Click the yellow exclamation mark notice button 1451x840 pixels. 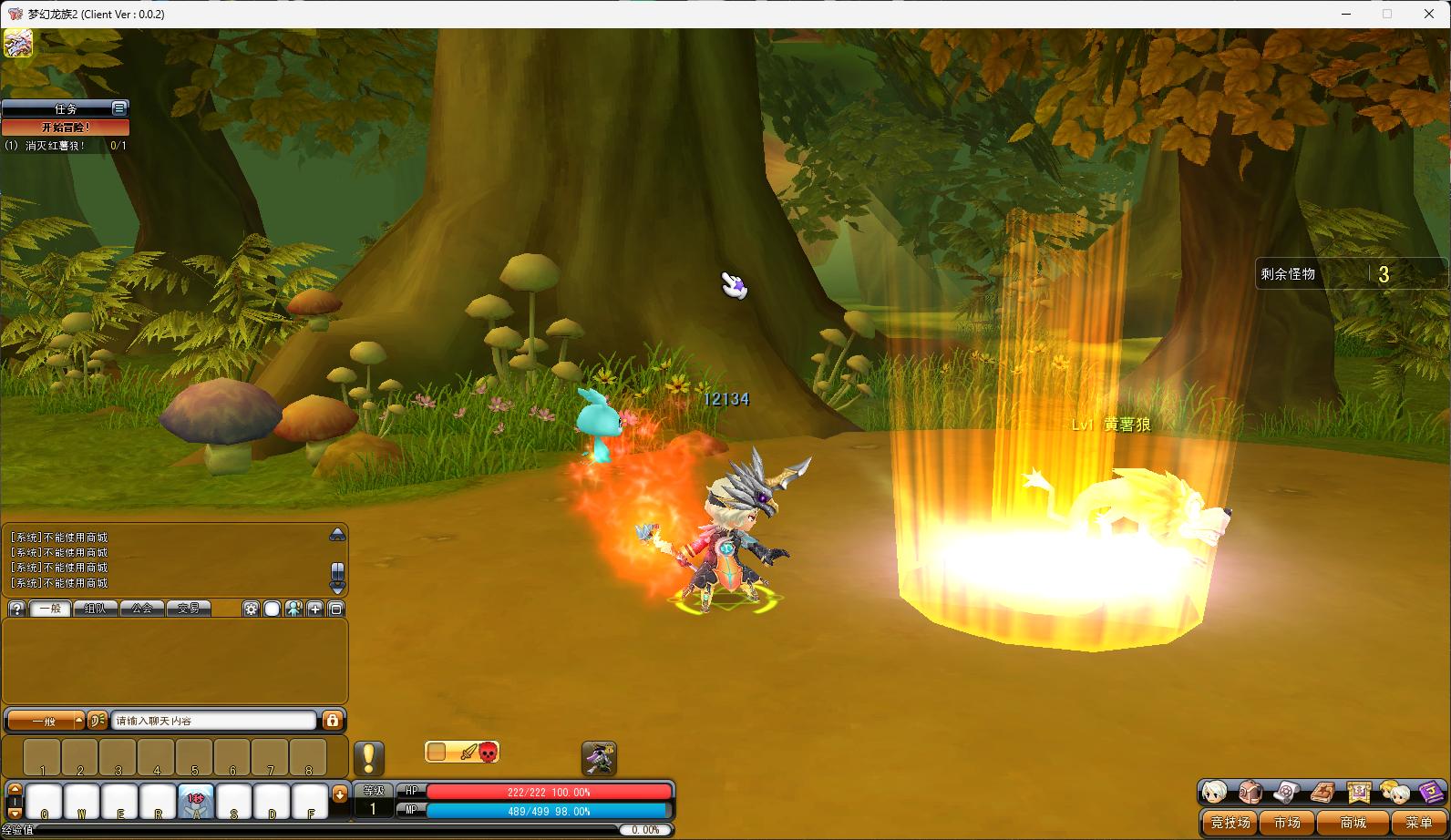368,758
